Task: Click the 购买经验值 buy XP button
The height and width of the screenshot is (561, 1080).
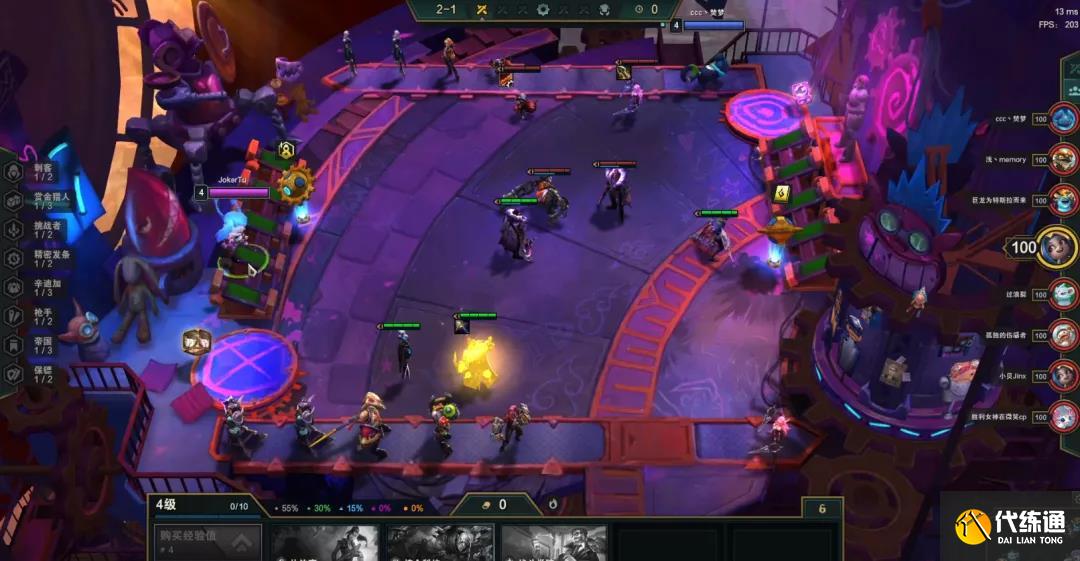Action: [x=205, y=542]
